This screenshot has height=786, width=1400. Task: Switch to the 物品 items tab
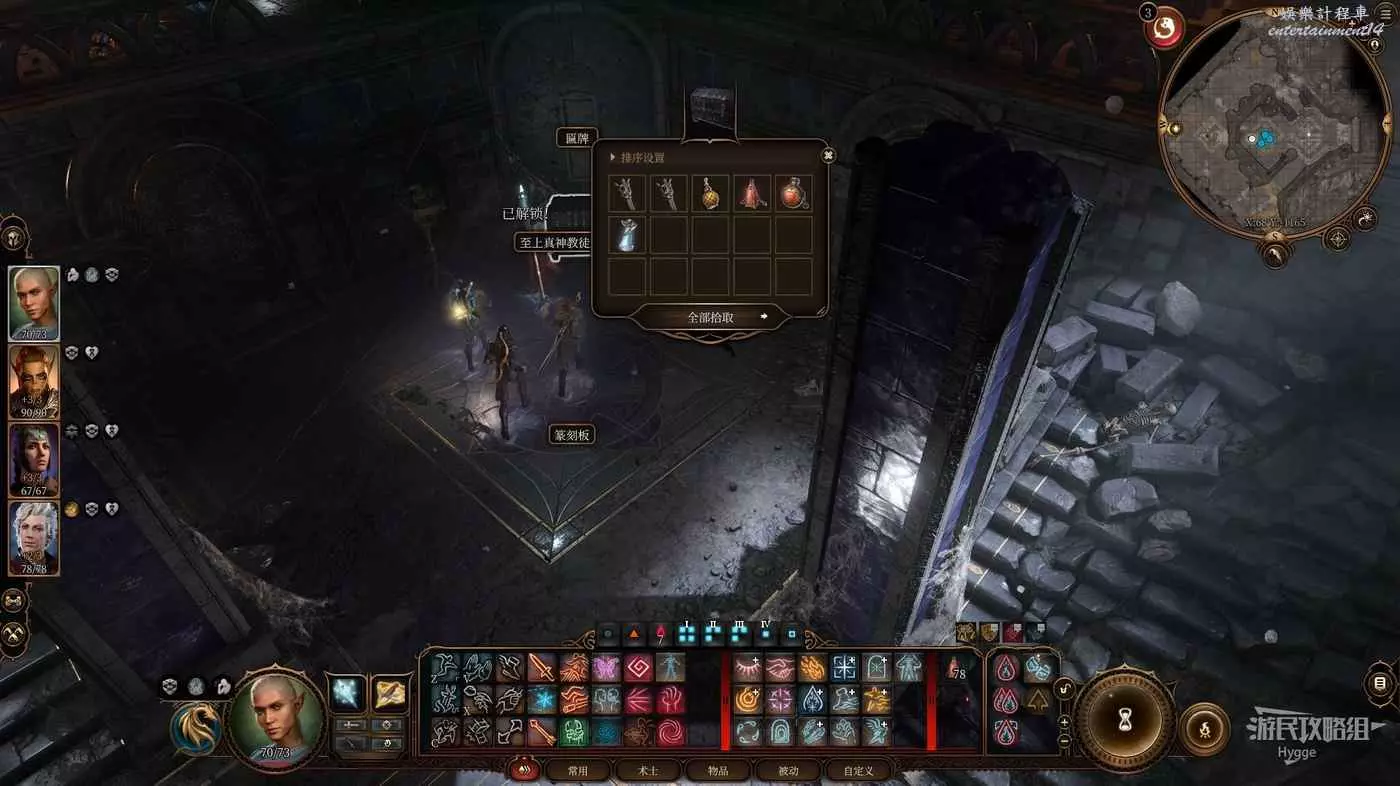[718, 771]
